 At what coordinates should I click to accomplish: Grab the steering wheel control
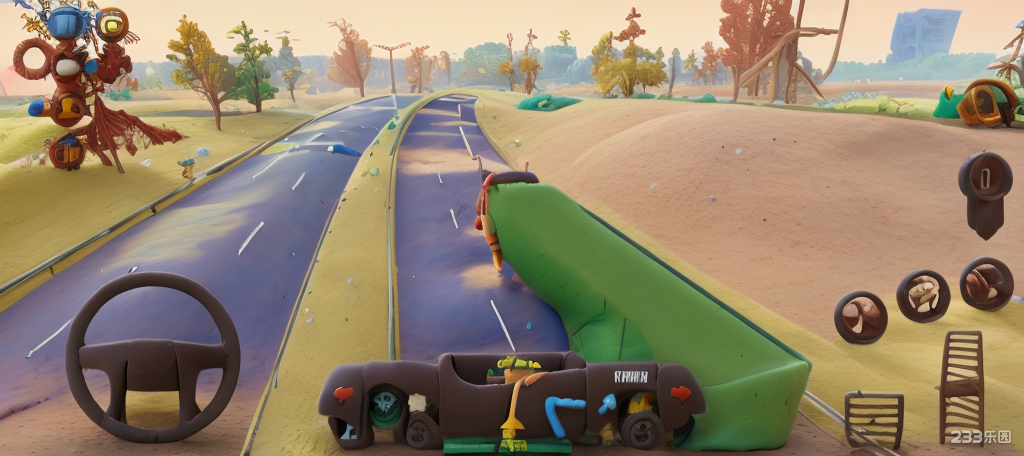click(x=153, y=357)
